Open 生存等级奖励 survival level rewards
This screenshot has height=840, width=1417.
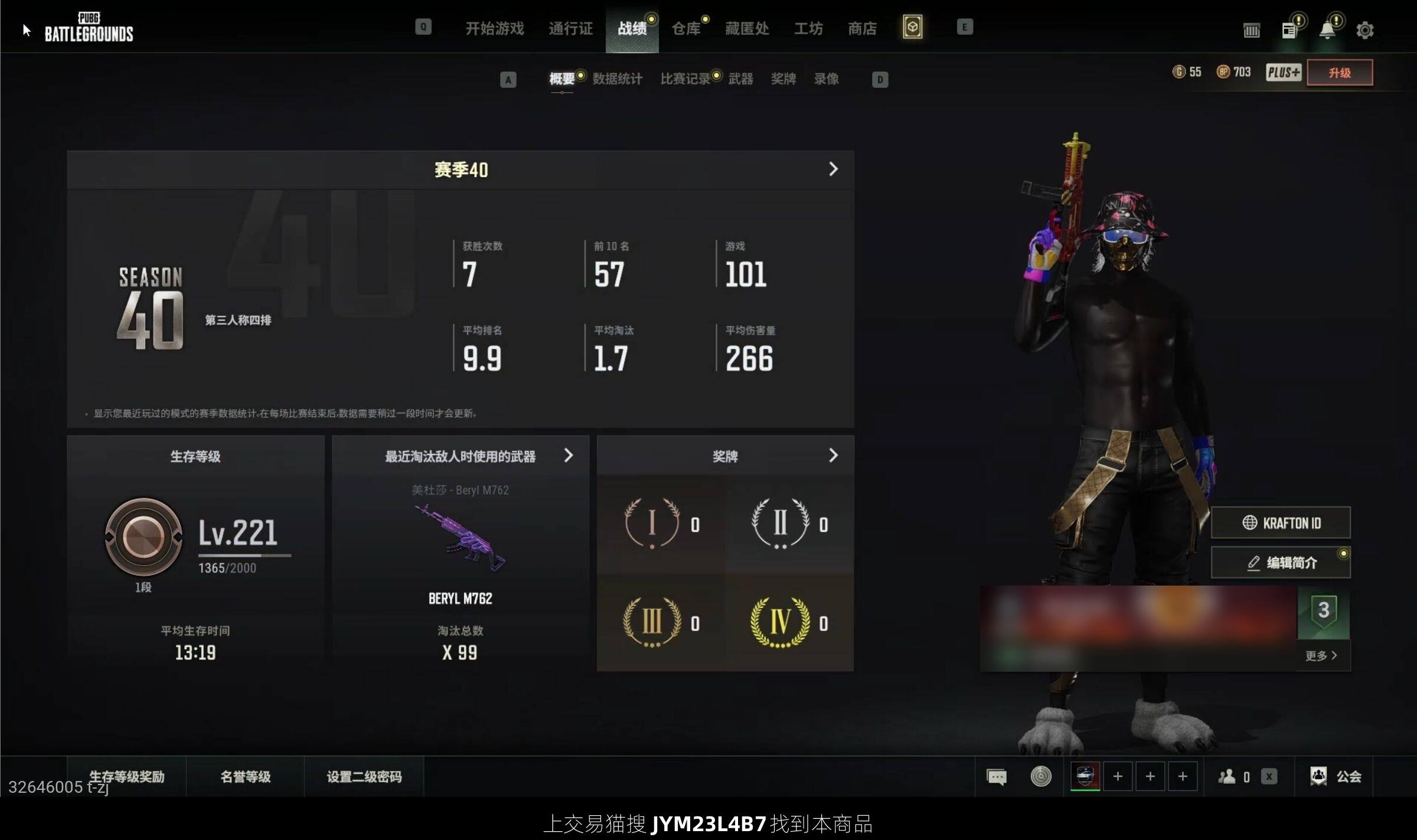[126, 776]
